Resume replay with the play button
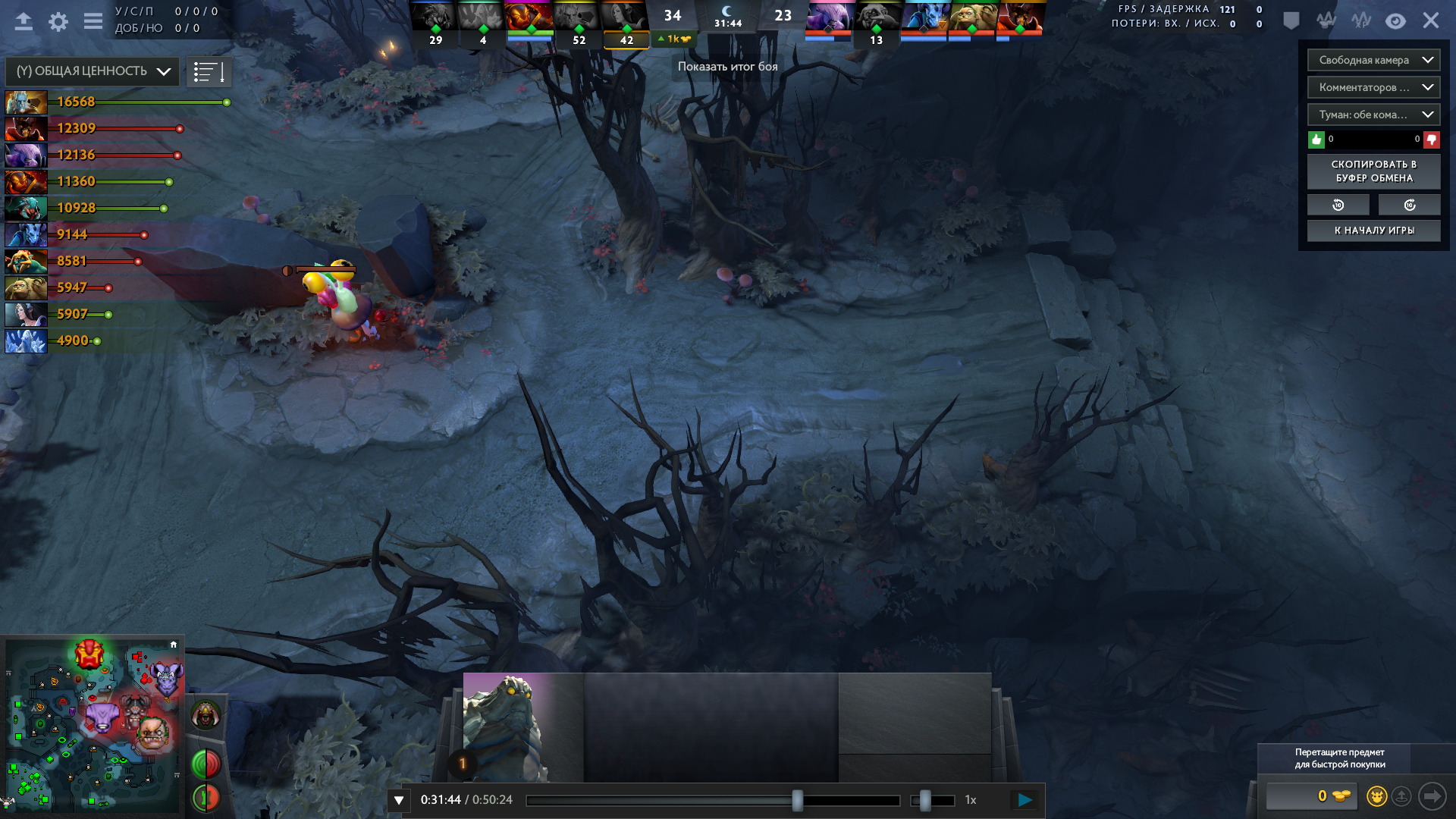The width and height of the screenshot is (1456, 819). [1025, 800]
